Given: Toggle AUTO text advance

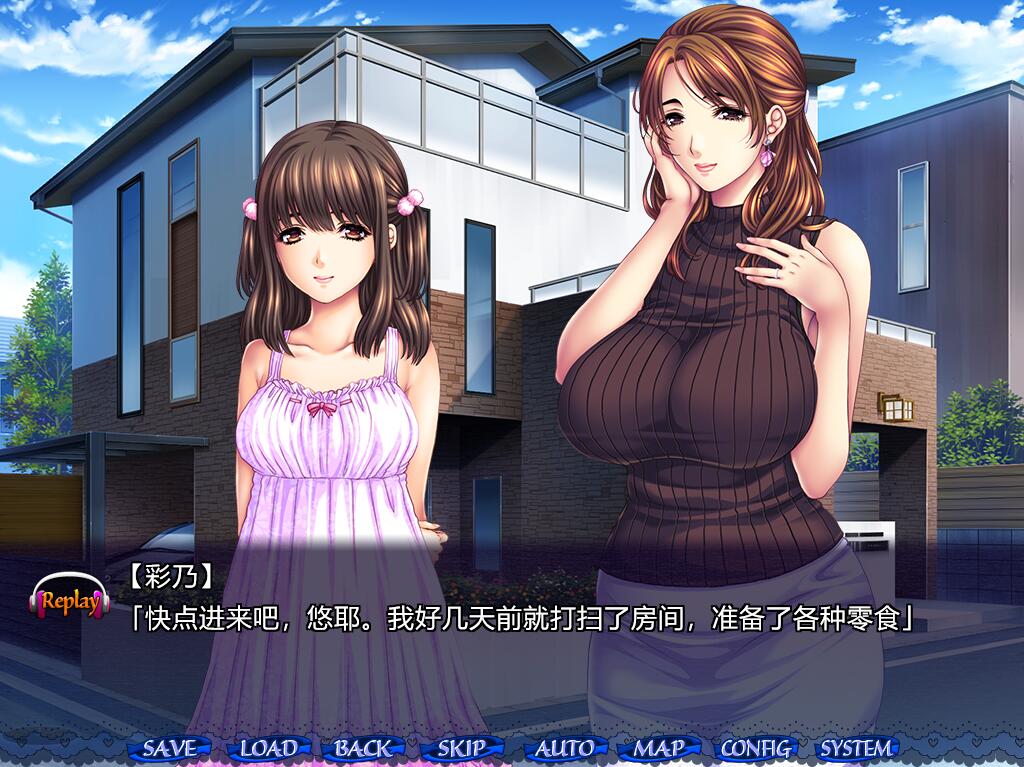Looking at the screenshot, I should (564, 748).
